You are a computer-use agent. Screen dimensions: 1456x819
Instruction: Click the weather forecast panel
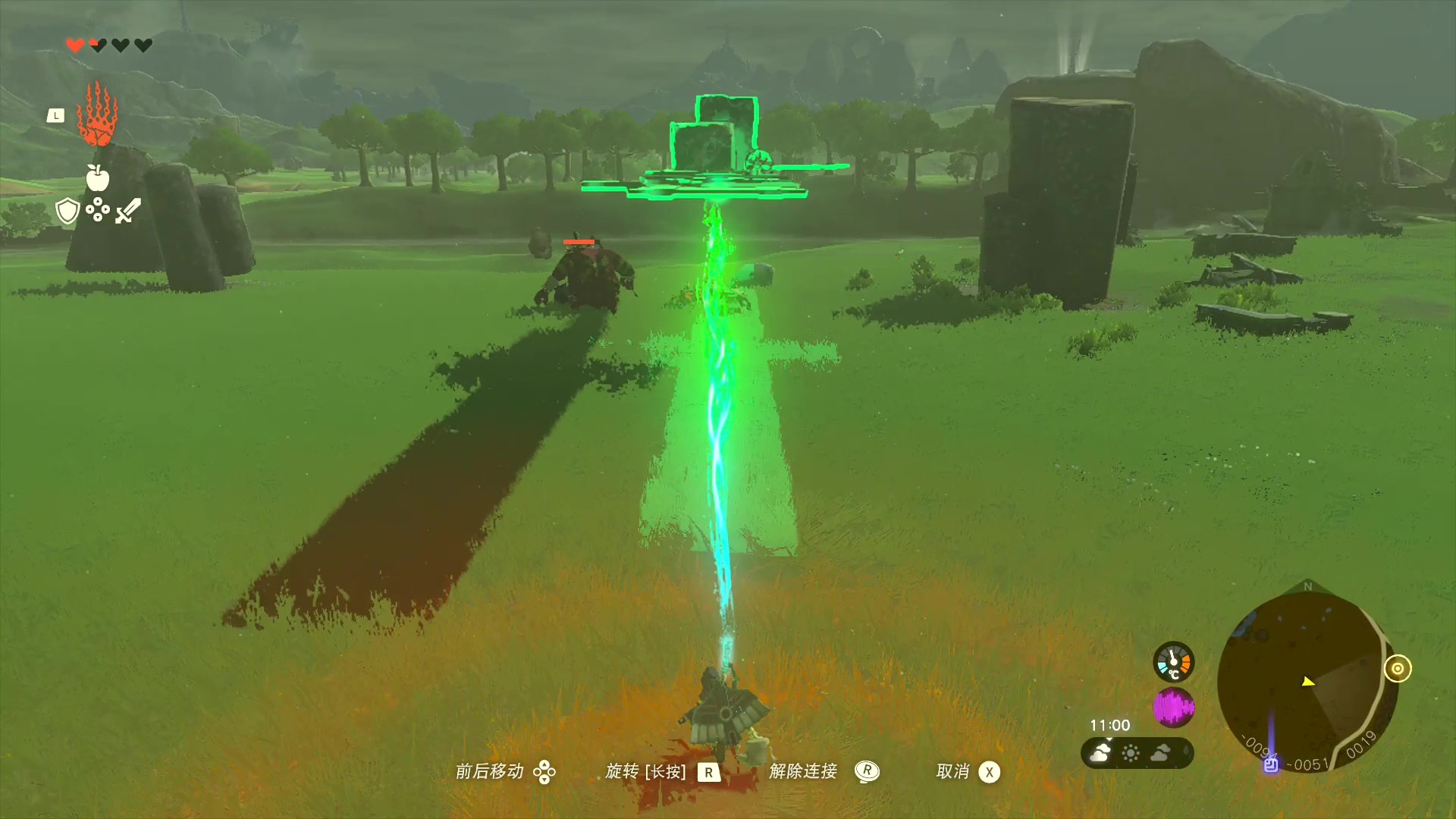pyautogui.click(x=1137, y=753)
